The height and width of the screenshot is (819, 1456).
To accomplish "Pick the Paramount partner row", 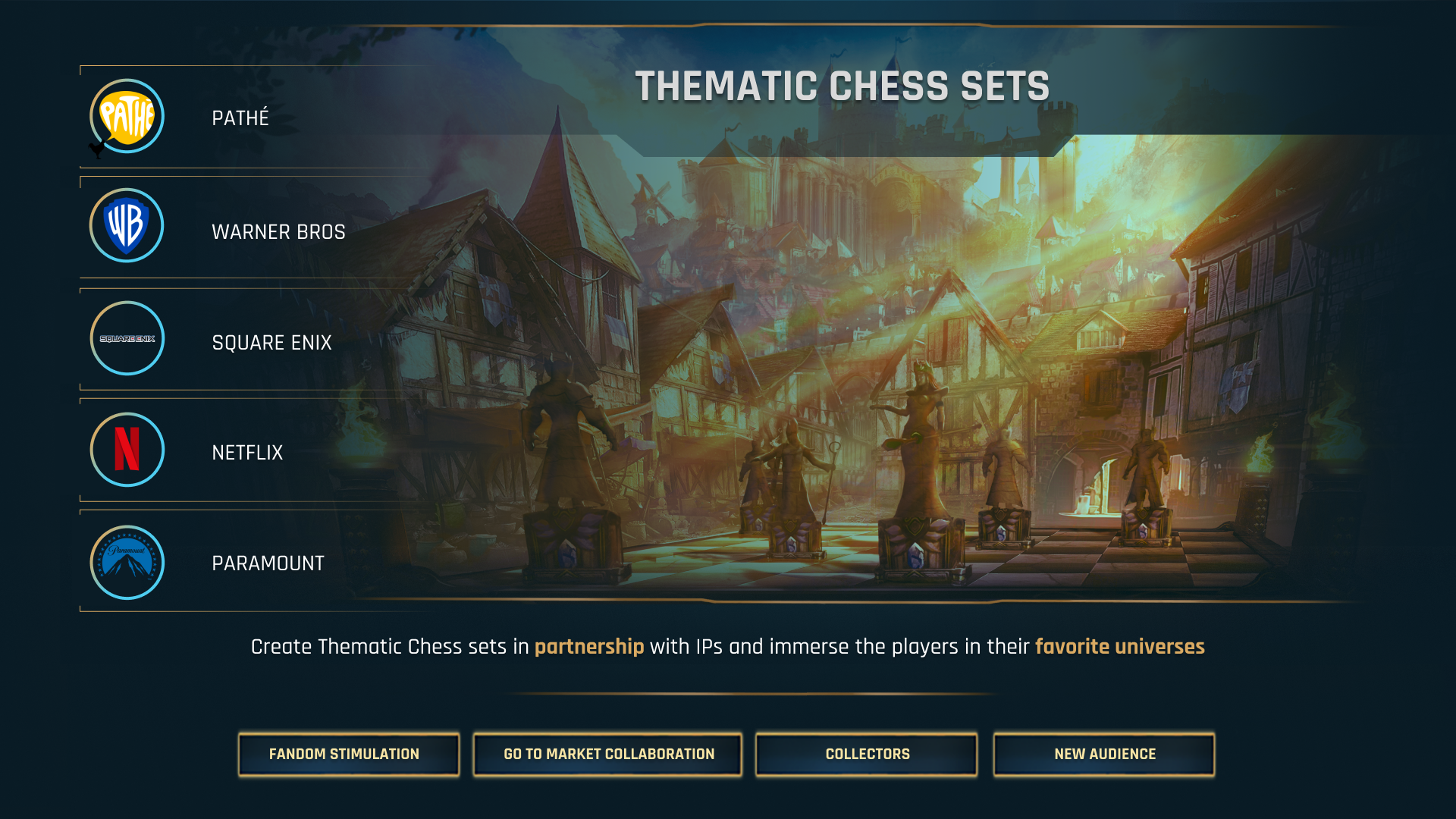I will click(x=268, y=563).
